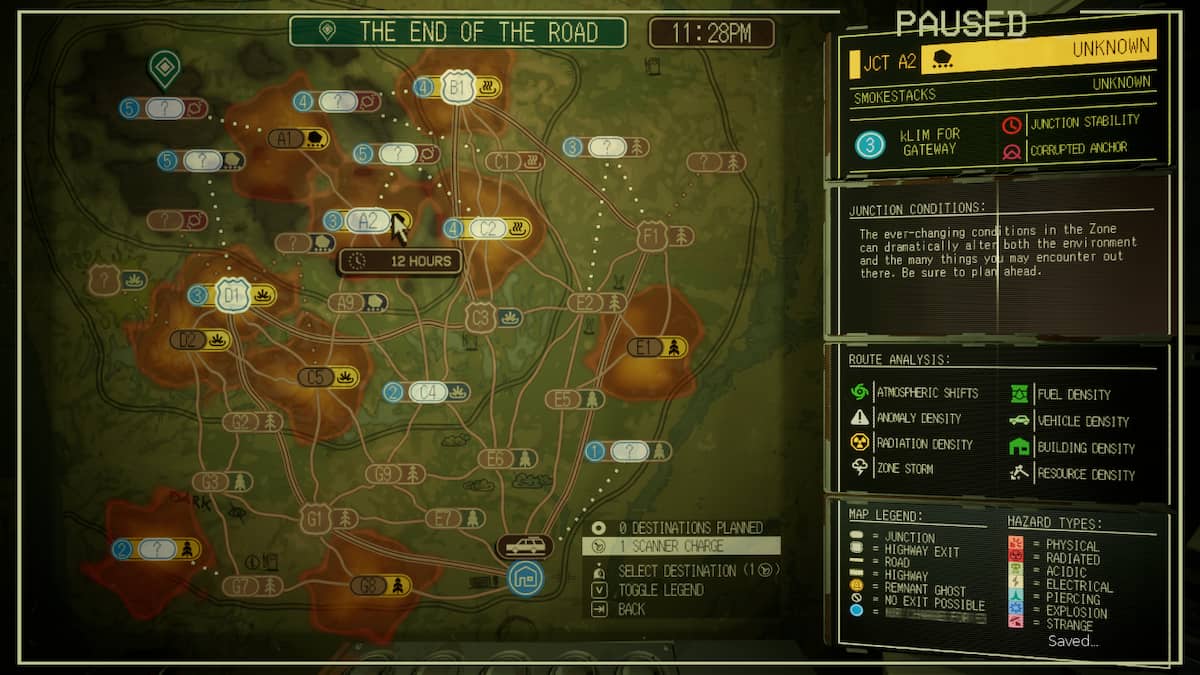Choose junction B1 highway marker

(x=458, y=88)
